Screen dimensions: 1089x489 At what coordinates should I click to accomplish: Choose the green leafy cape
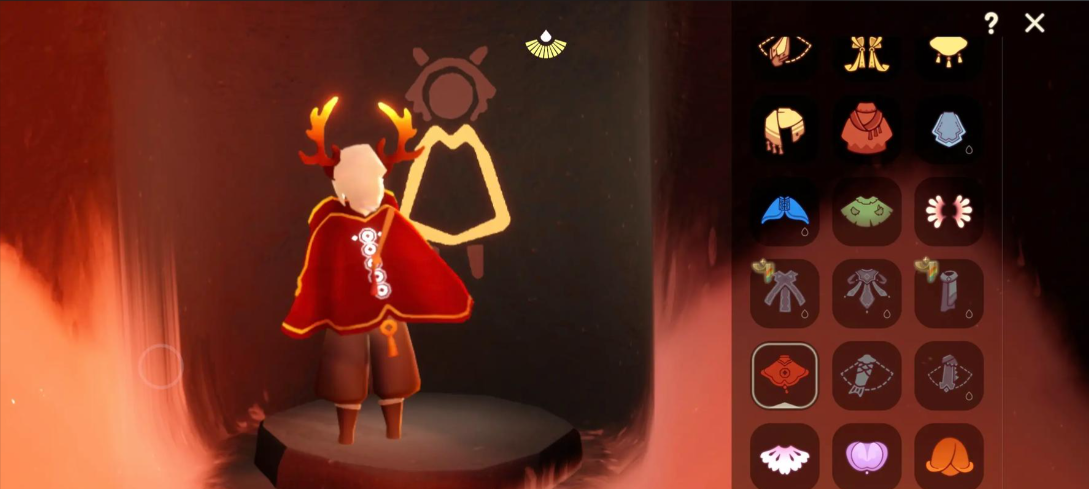(x=866, y=212)
